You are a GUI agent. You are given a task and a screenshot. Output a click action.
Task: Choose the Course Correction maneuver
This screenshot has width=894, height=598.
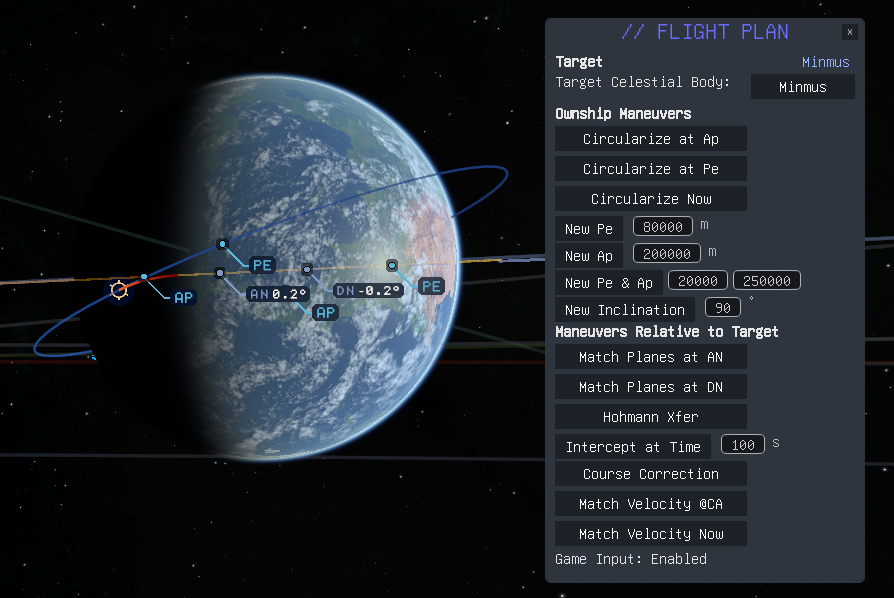pyautogui.click(x=650, y=474)
